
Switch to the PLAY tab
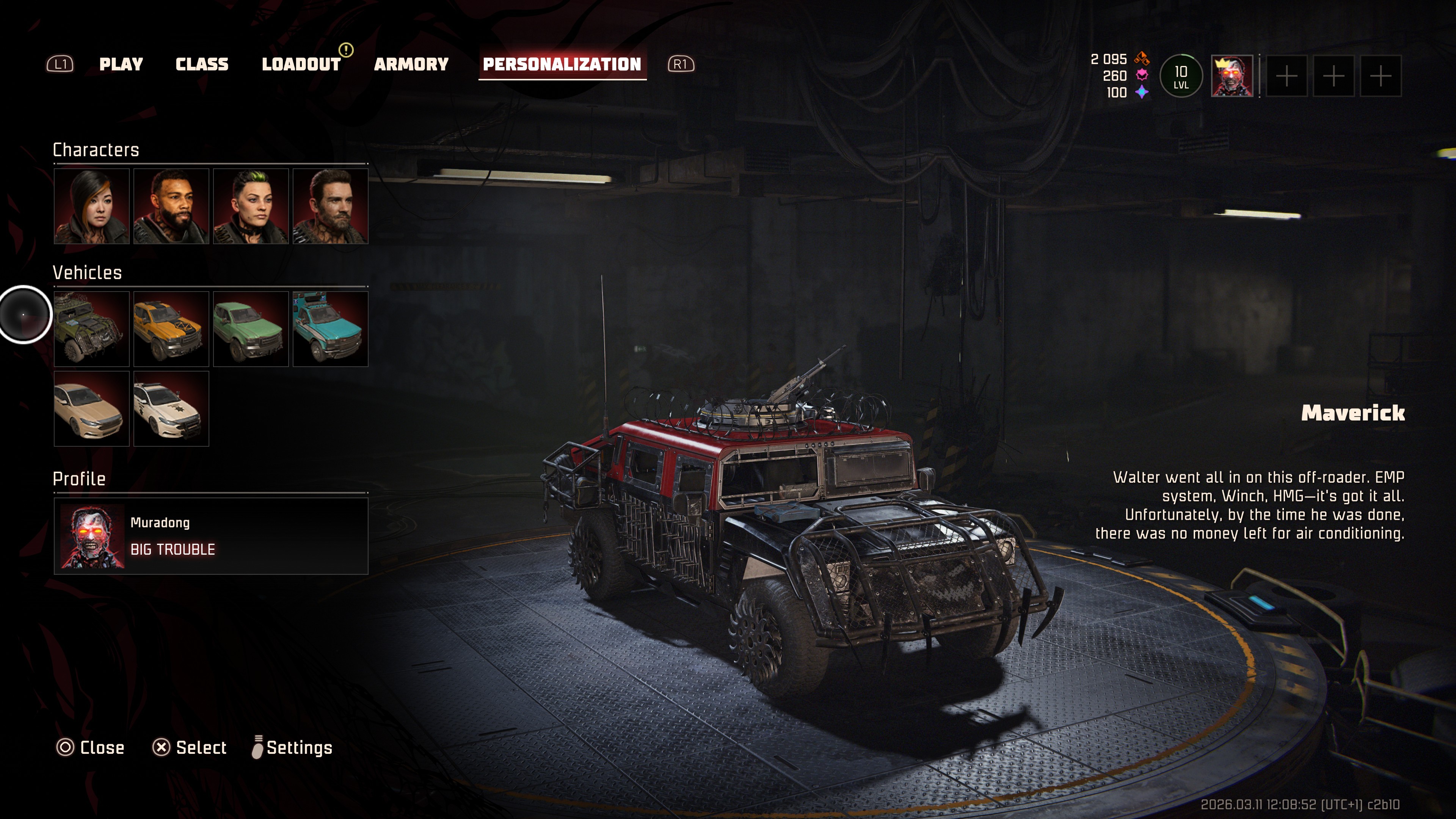121,64
